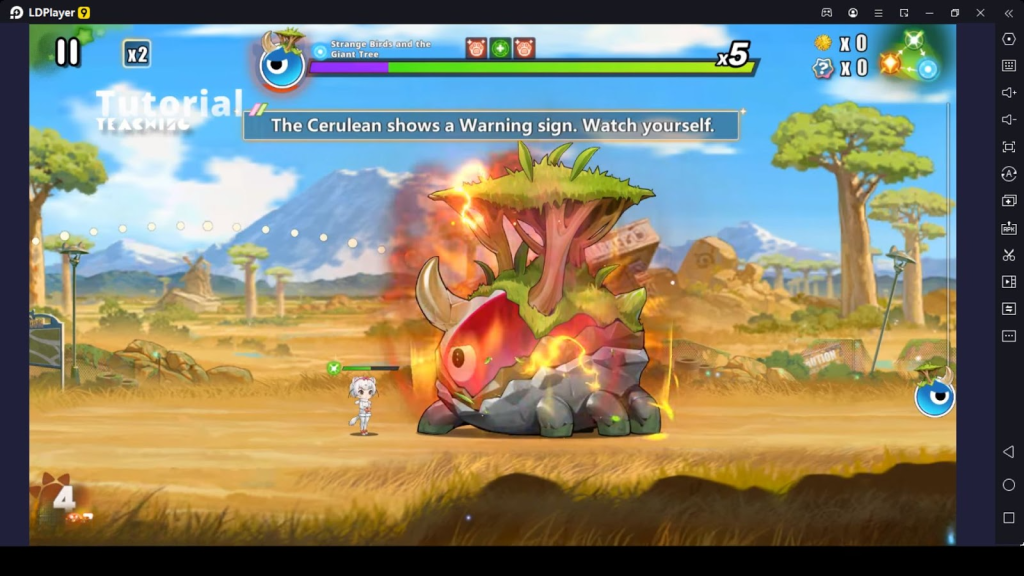Tap the question mark star item counter
The height and width of the screenshot is (576, 1024).
(823, 68)
